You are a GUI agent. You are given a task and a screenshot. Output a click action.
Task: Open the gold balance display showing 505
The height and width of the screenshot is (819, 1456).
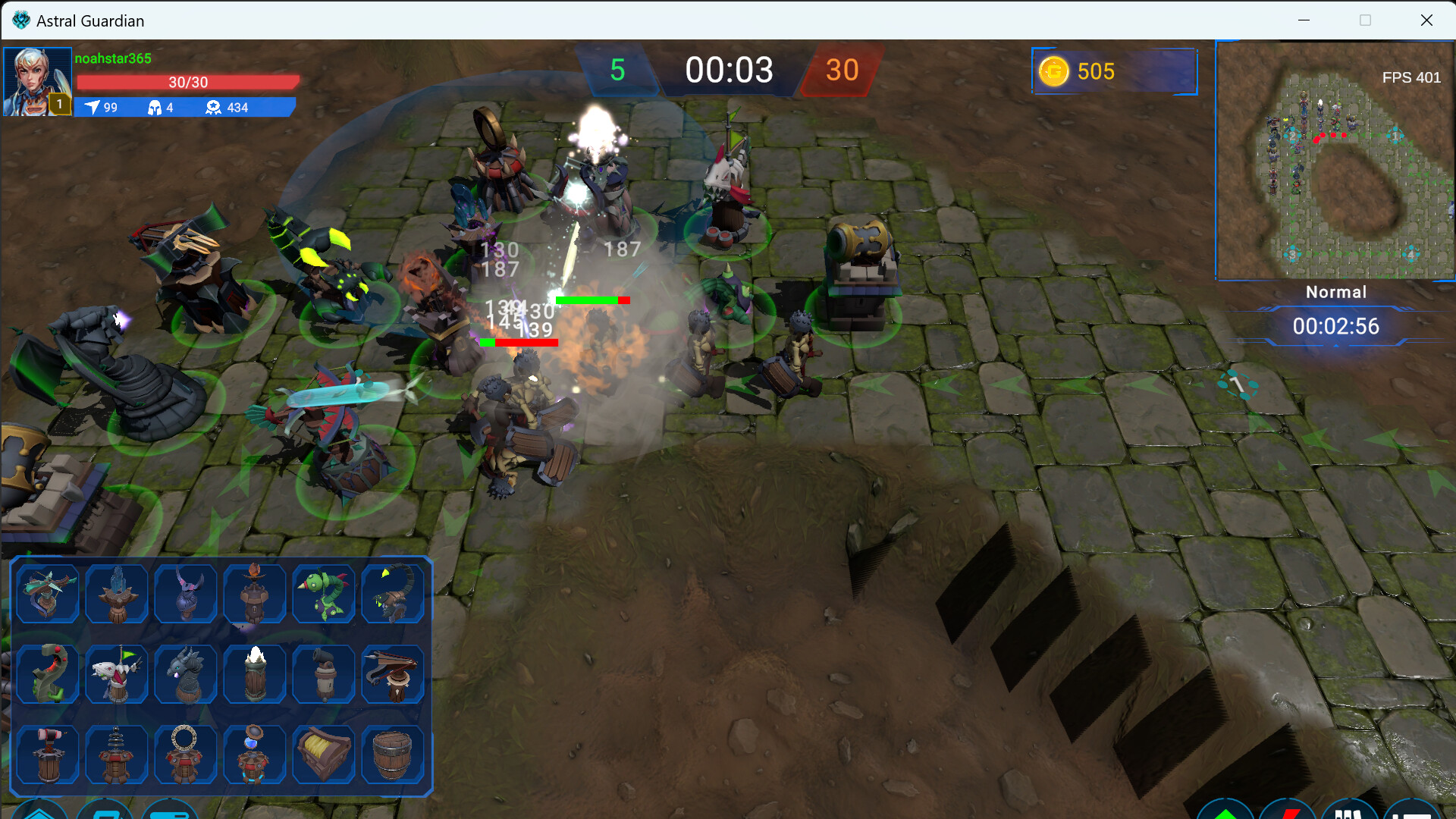[x=1113, y=71]
